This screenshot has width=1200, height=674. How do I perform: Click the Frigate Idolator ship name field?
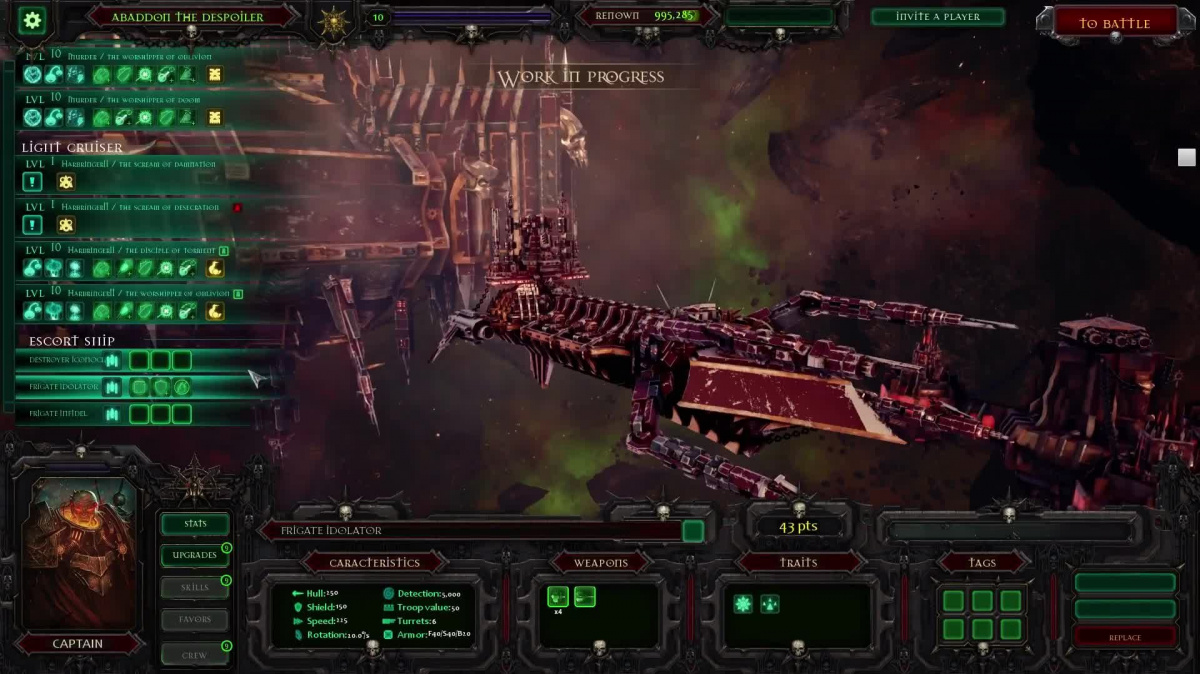pyautogui.click(x=470, y=531)
